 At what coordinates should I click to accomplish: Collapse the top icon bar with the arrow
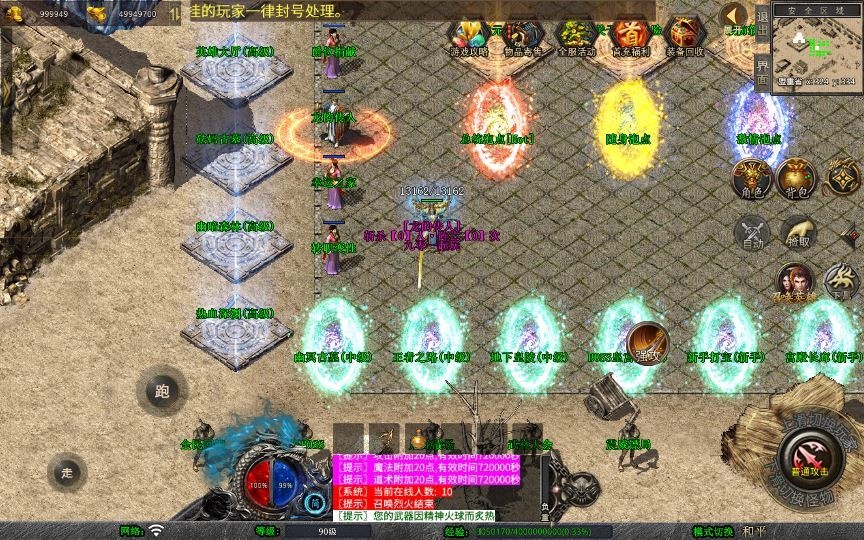tap(735, 15)
